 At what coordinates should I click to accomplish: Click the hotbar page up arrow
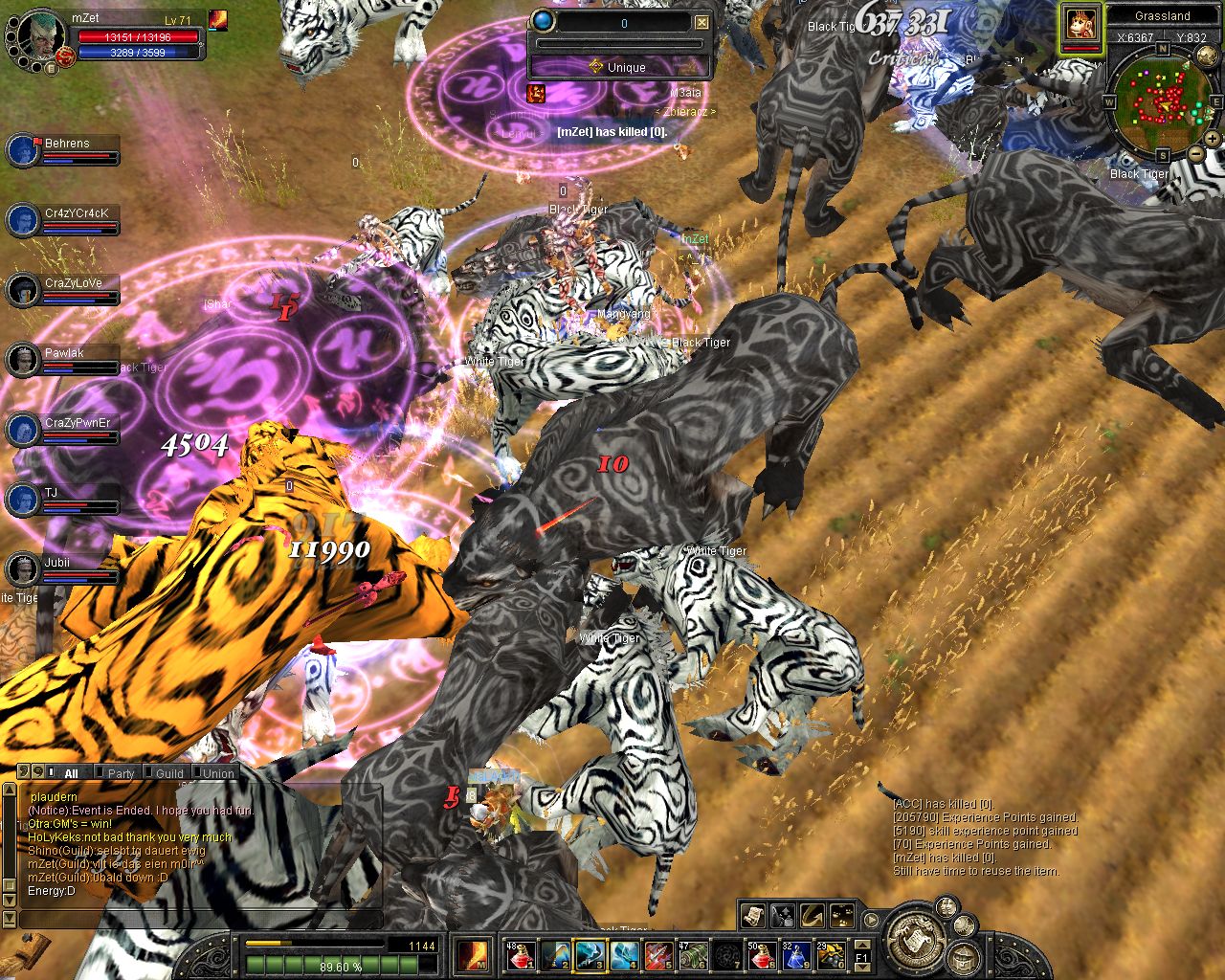[x=861, y=945]
